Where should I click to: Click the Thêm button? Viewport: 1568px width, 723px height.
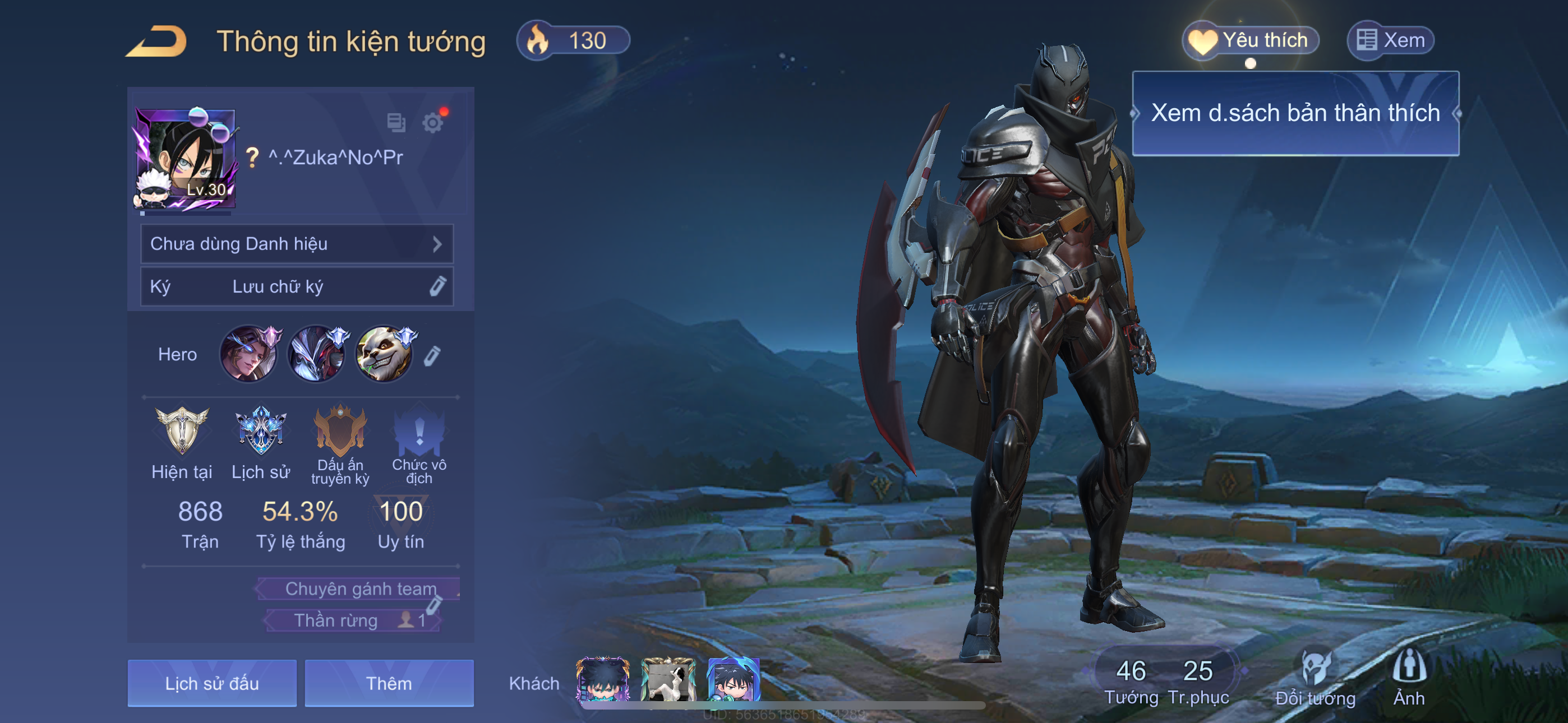click(389, 683)
